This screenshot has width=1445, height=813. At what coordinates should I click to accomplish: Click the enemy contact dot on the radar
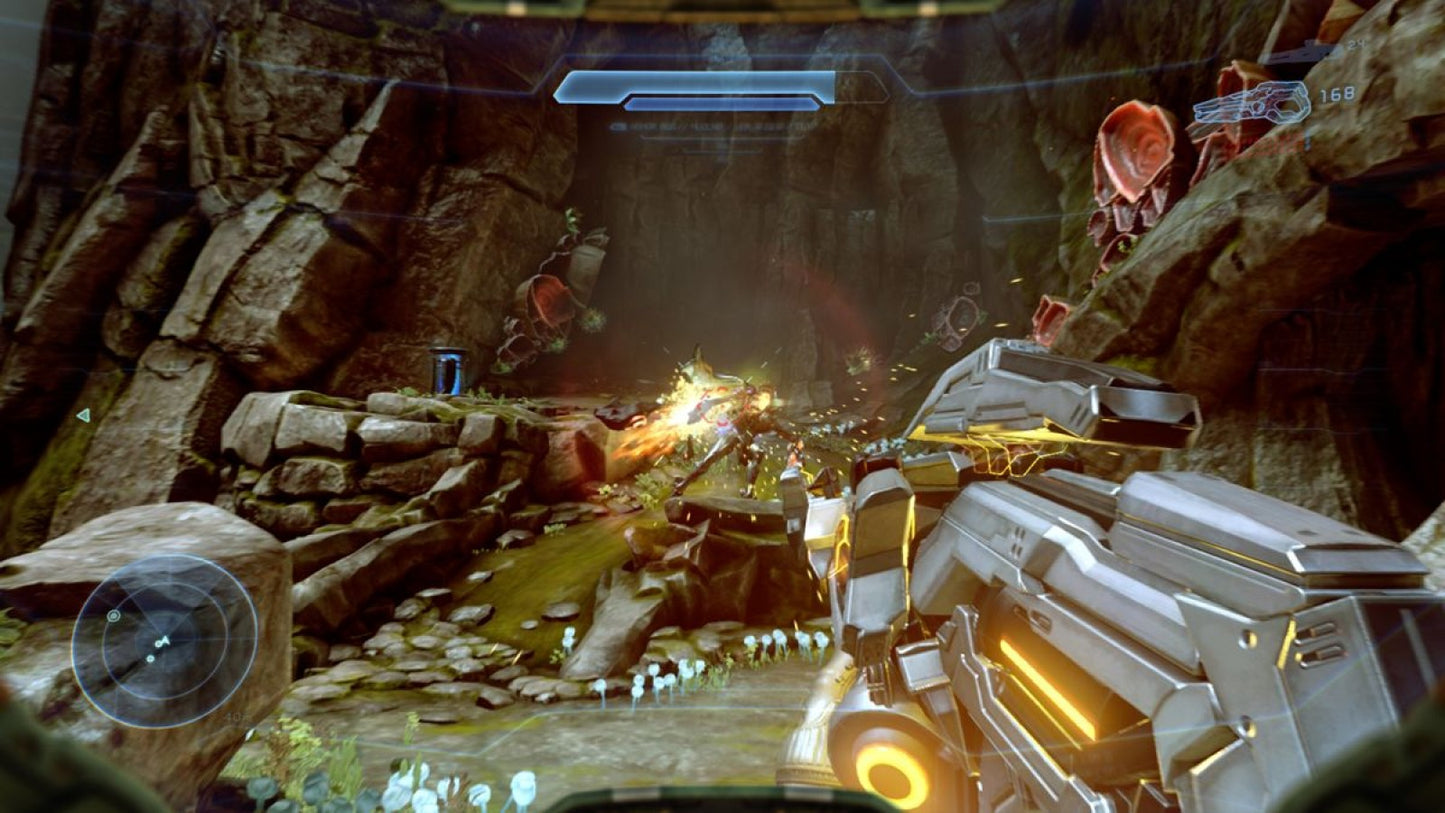point(150,658)
